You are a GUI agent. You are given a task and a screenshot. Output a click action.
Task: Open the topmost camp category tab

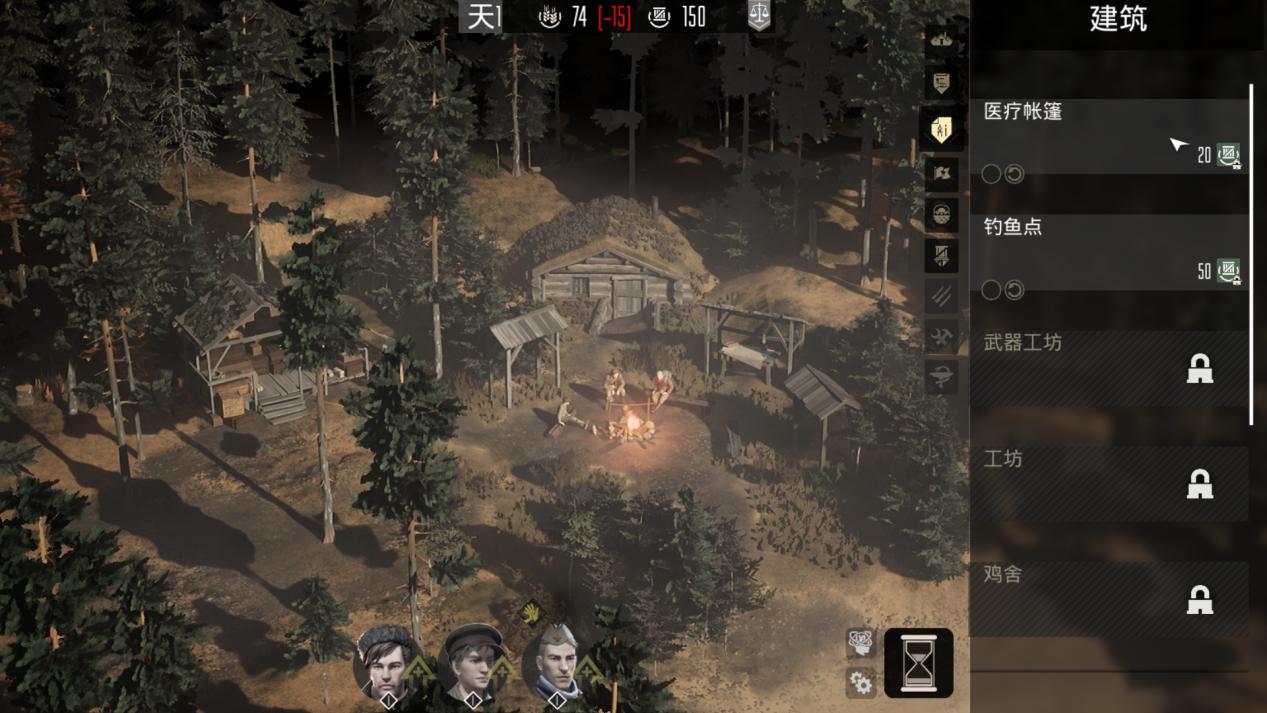pyautogui.click(x=941, y=40)
